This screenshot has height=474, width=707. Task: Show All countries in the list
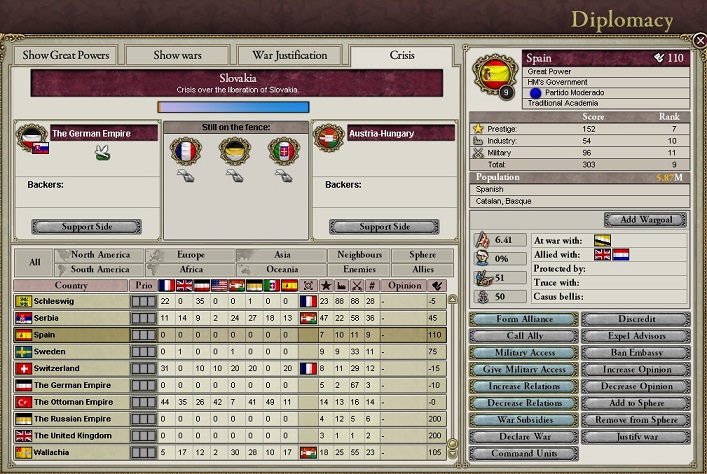tap(34, 262)
